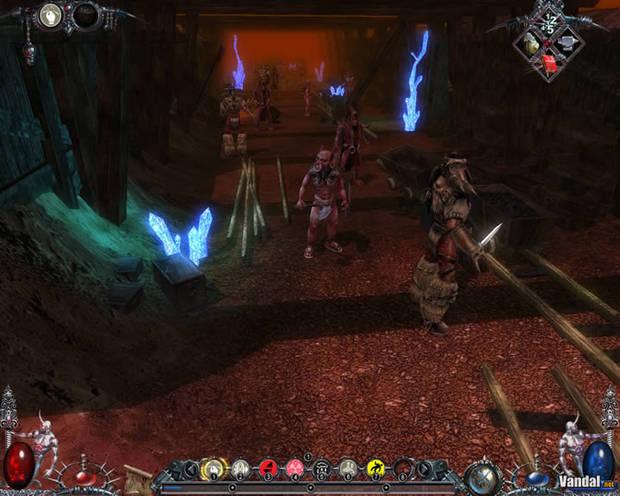Open the red book icon in the diamond panel
Screen dimensions: 620x496
click(549, 64)
